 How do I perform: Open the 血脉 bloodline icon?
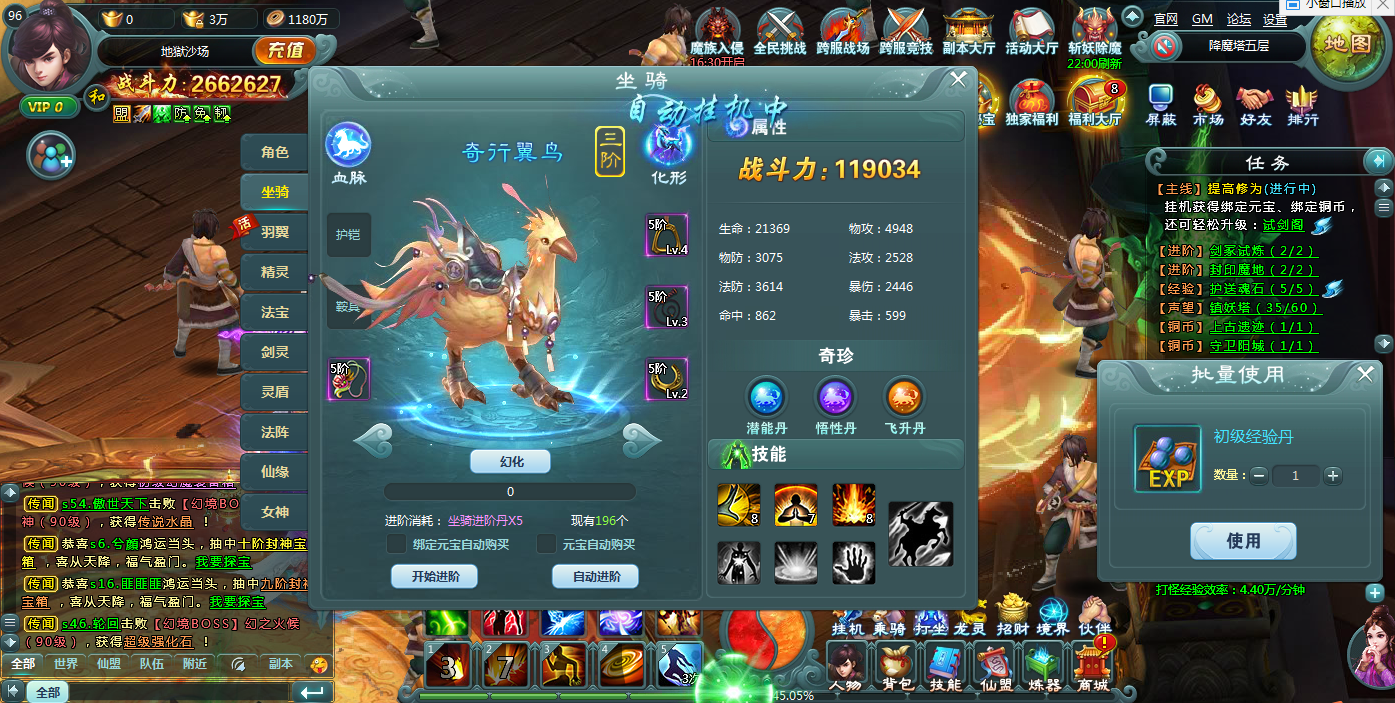pyautogui.click(x=348, y=146)
